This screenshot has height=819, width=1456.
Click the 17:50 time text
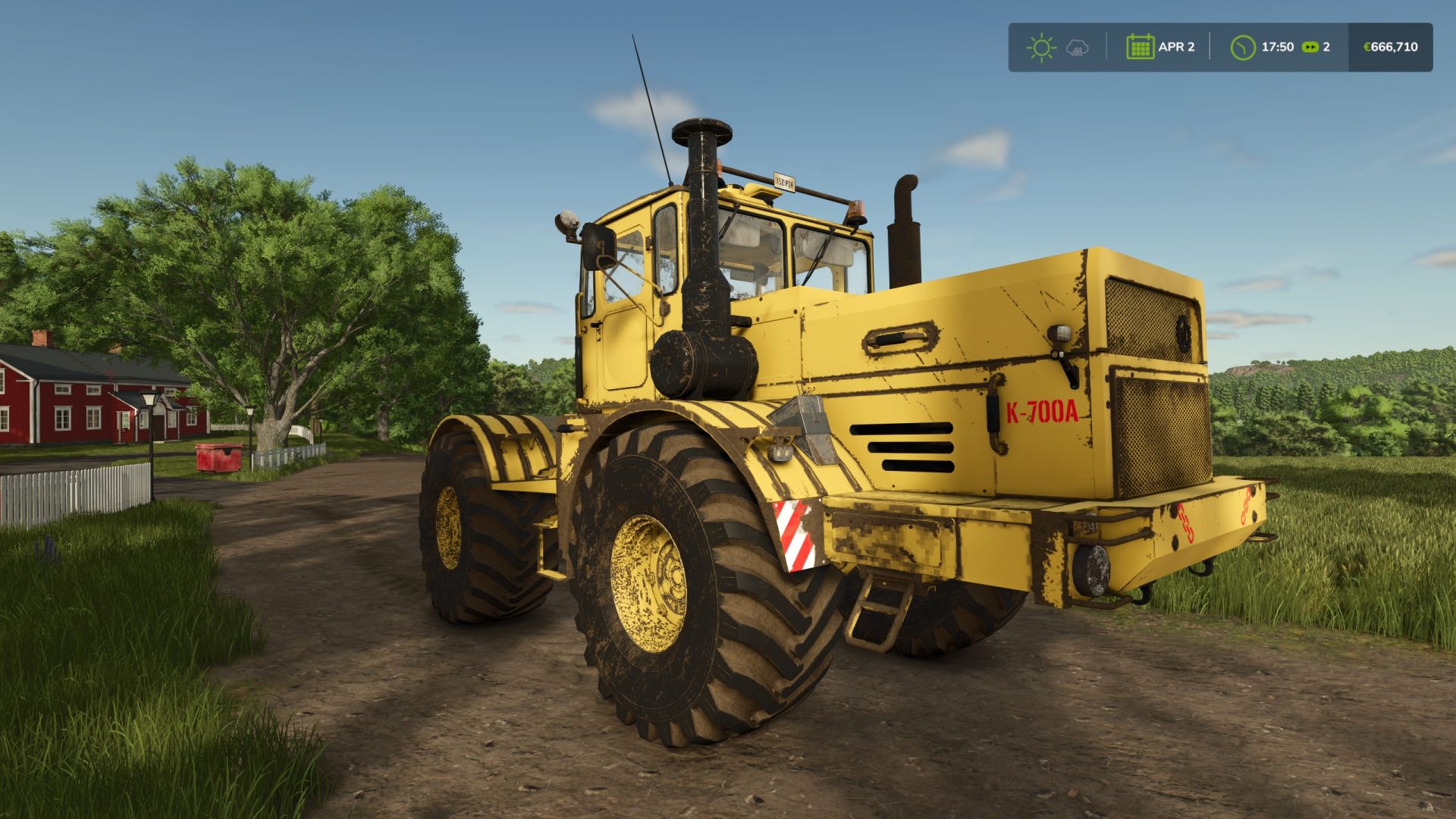click(1279, 46)
